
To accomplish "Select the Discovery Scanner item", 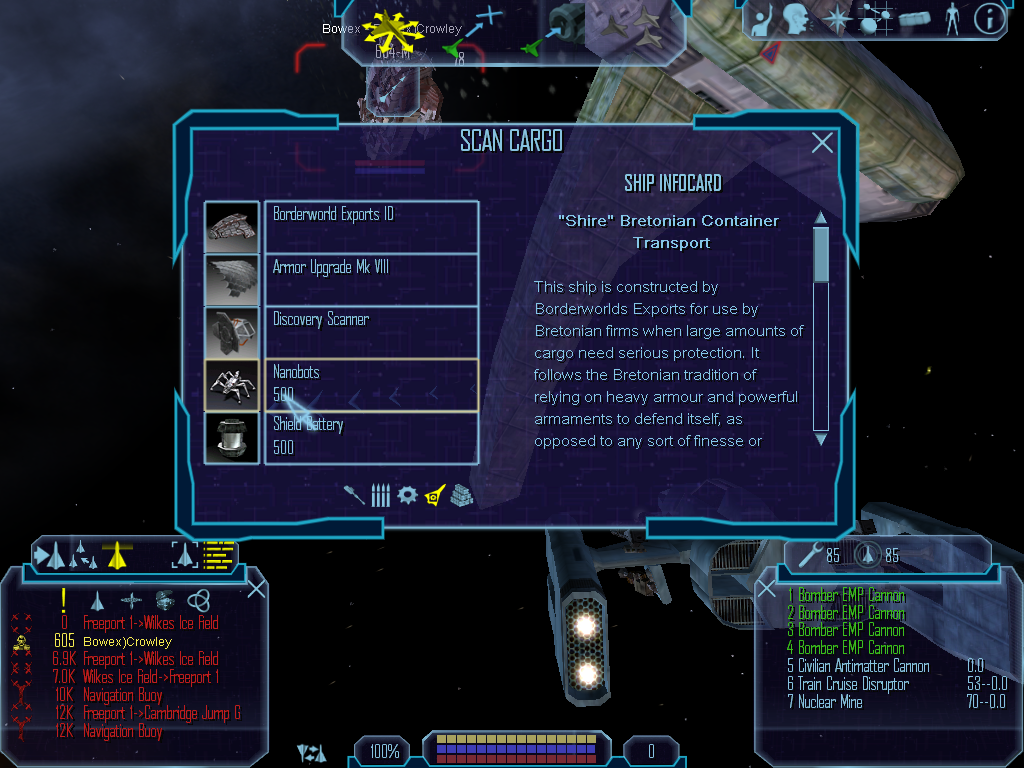I will [370, 331].
